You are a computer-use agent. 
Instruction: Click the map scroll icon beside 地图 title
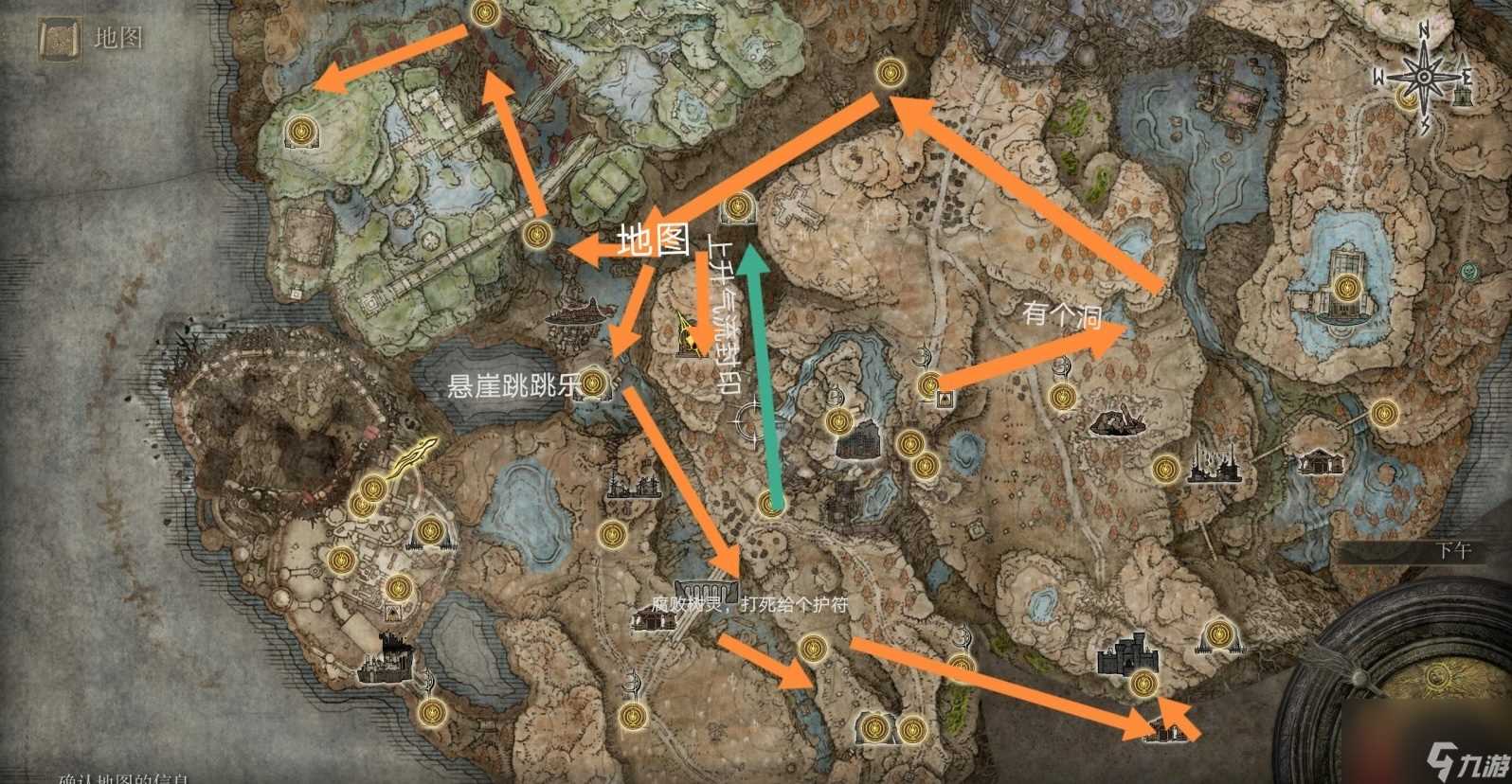coord(56,39)
